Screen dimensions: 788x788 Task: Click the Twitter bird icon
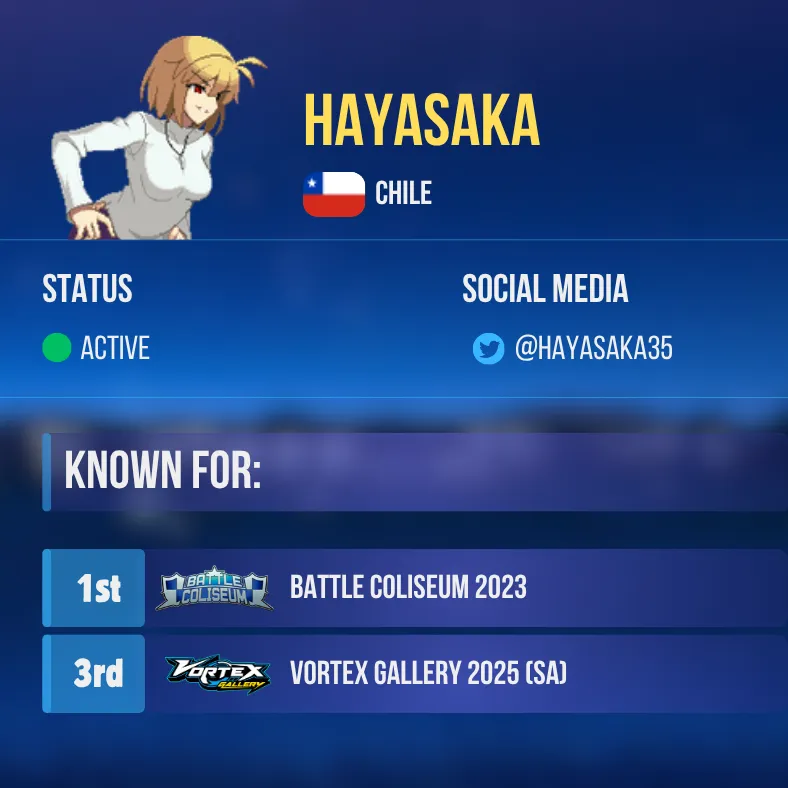click(488, 349)
